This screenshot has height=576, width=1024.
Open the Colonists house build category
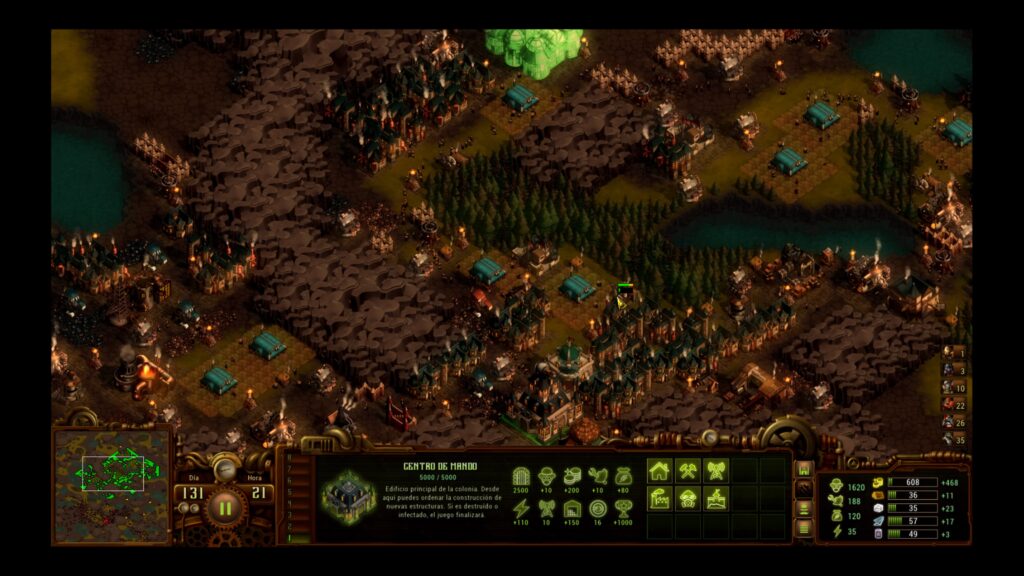(660, 470)
